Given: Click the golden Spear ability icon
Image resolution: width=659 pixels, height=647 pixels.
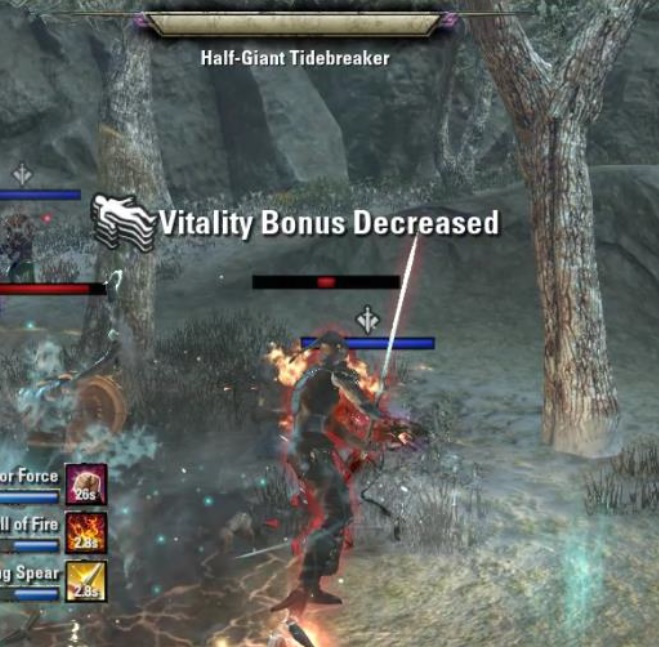Looking at the screenshot, I should (86, 579).
